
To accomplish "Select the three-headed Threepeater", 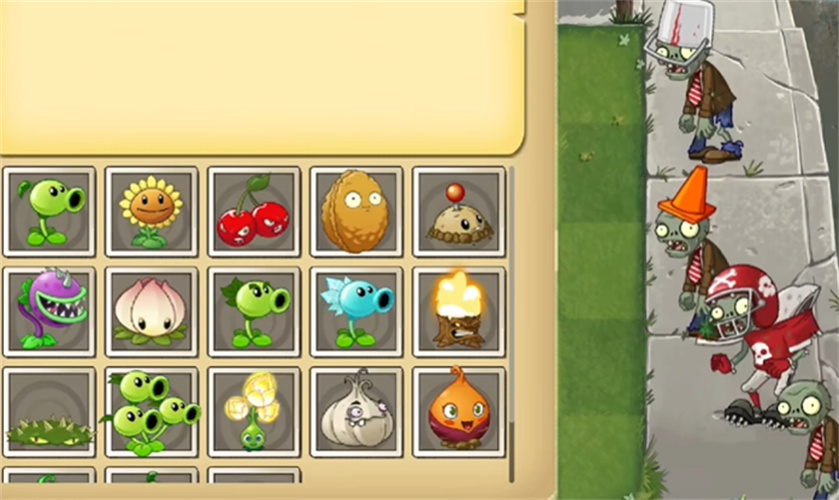I will 152,412.
